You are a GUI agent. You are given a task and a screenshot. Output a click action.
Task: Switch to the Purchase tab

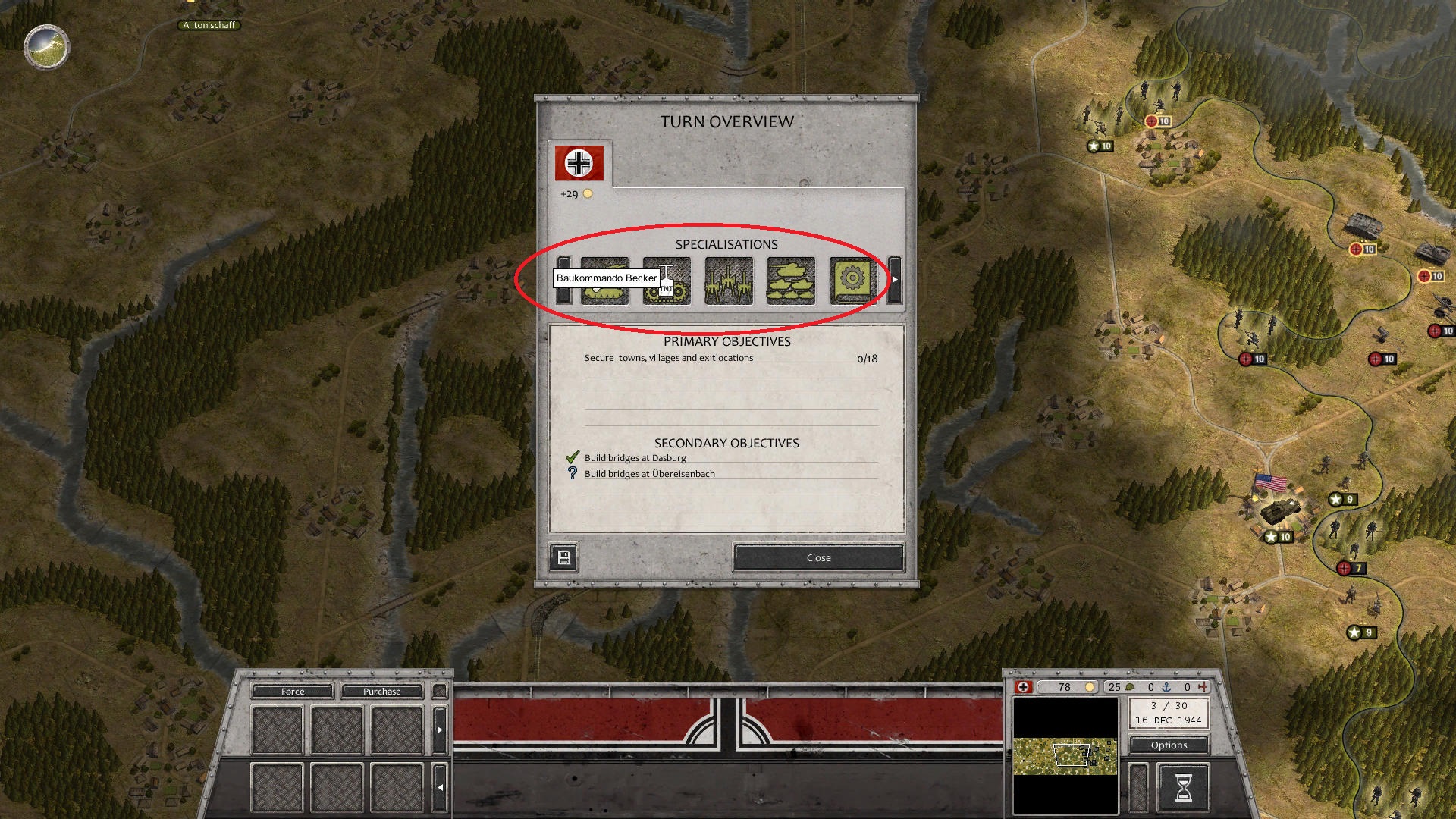coord(381,691)
